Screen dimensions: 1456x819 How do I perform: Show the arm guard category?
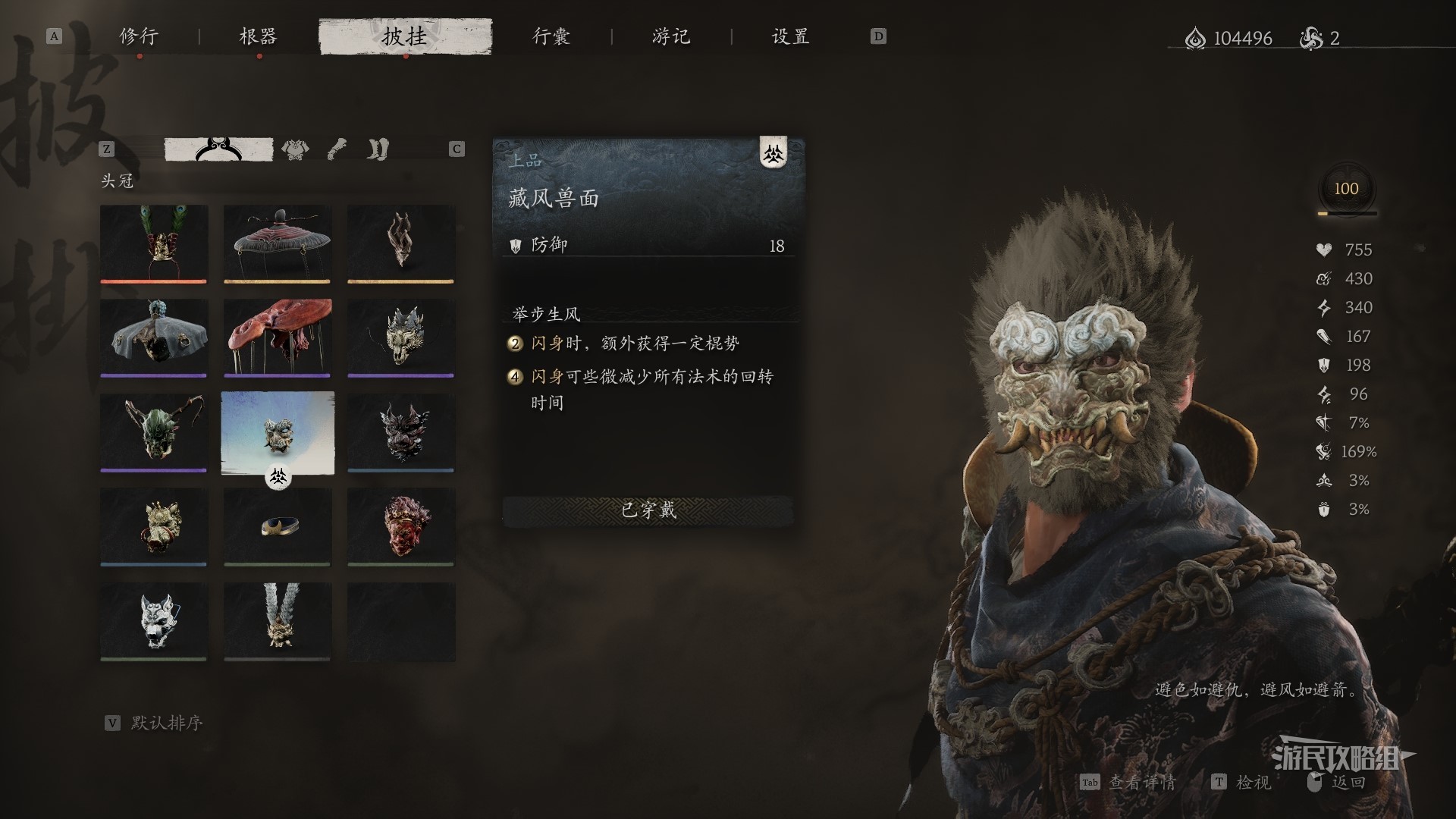[x=337, y=149]
